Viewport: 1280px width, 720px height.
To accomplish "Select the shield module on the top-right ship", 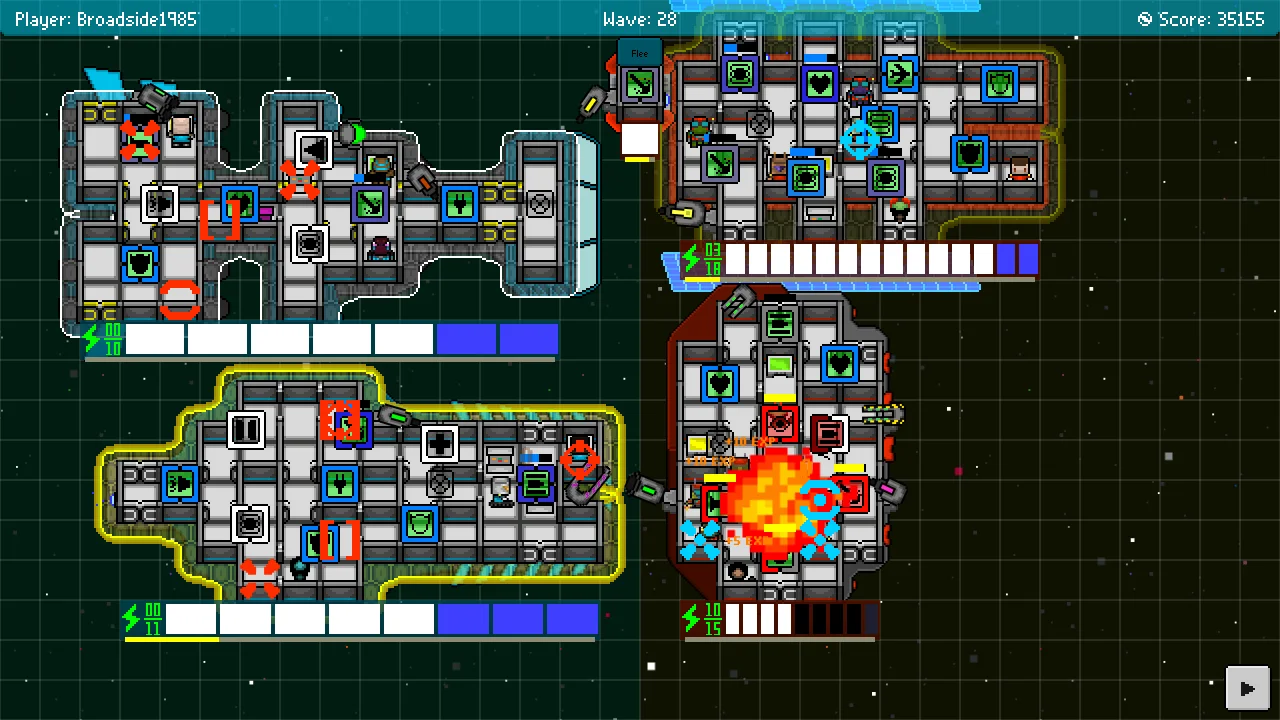I will coord(1001,82).
